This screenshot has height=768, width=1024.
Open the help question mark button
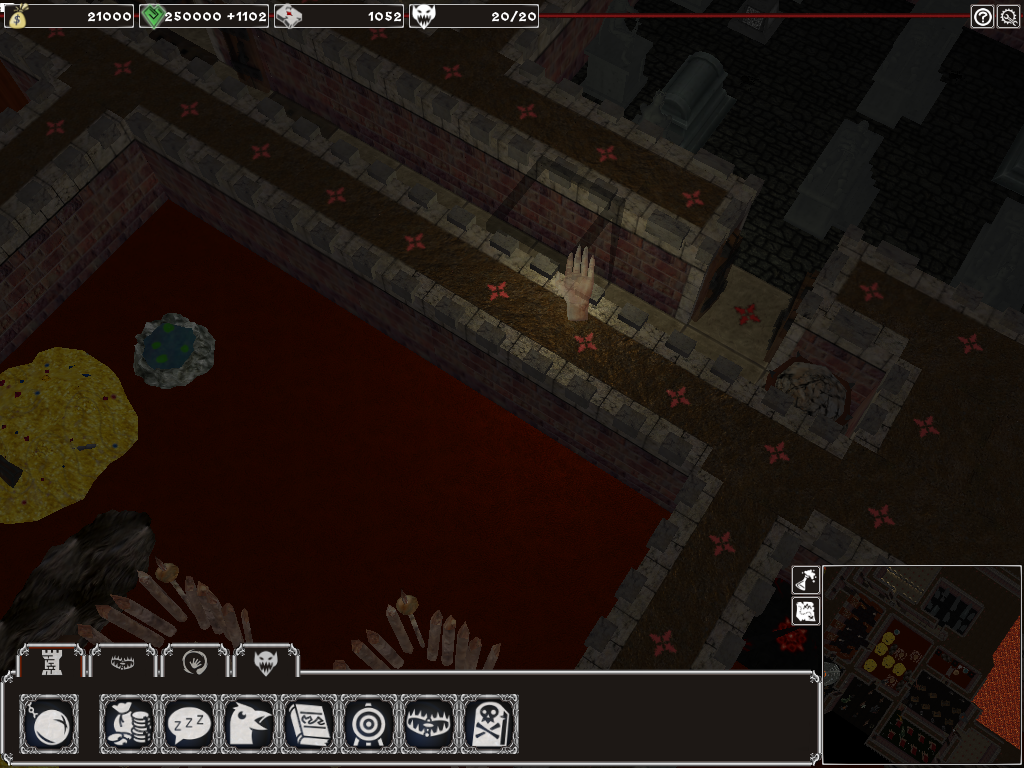982,16
